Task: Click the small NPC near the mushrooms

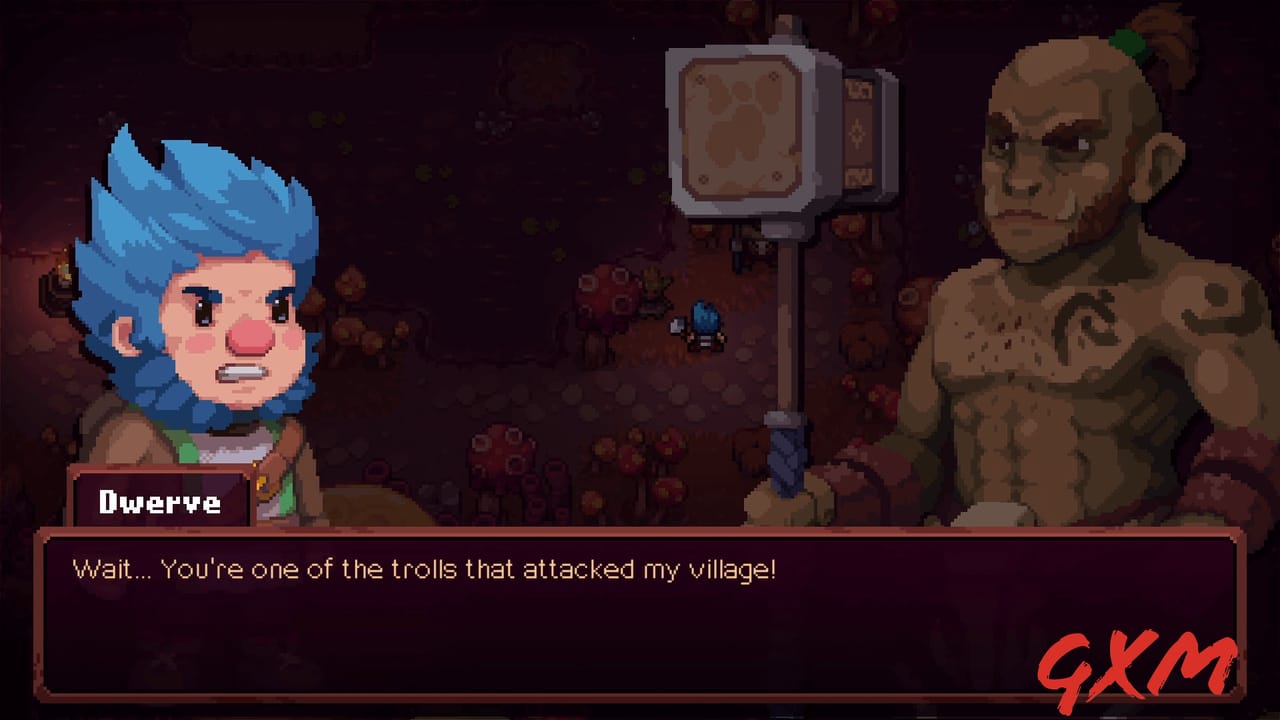Action: (653, 290)
